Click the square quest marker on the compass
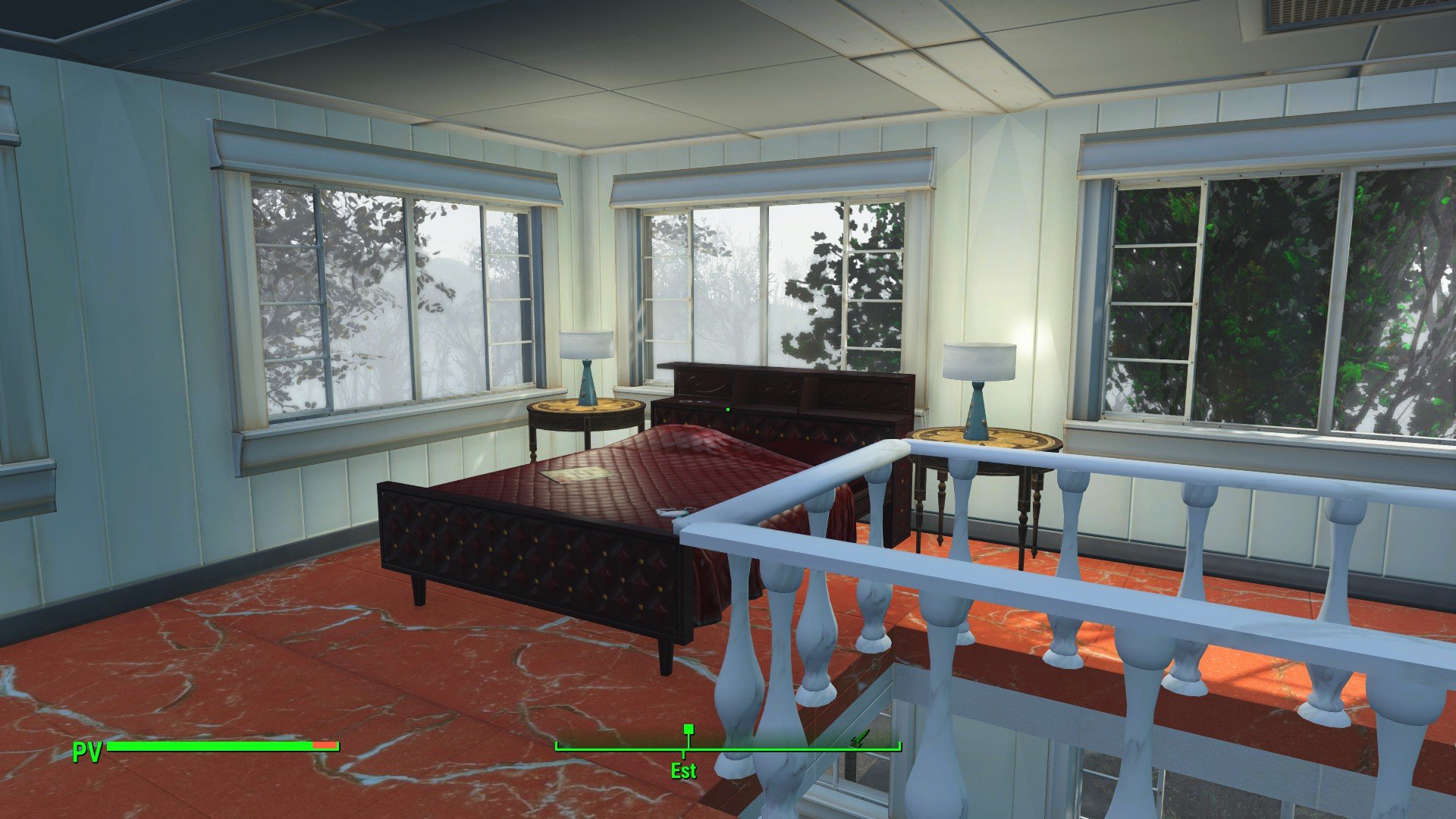The width and height of the screenshot is (1456, 819). (x=689, y=730)
